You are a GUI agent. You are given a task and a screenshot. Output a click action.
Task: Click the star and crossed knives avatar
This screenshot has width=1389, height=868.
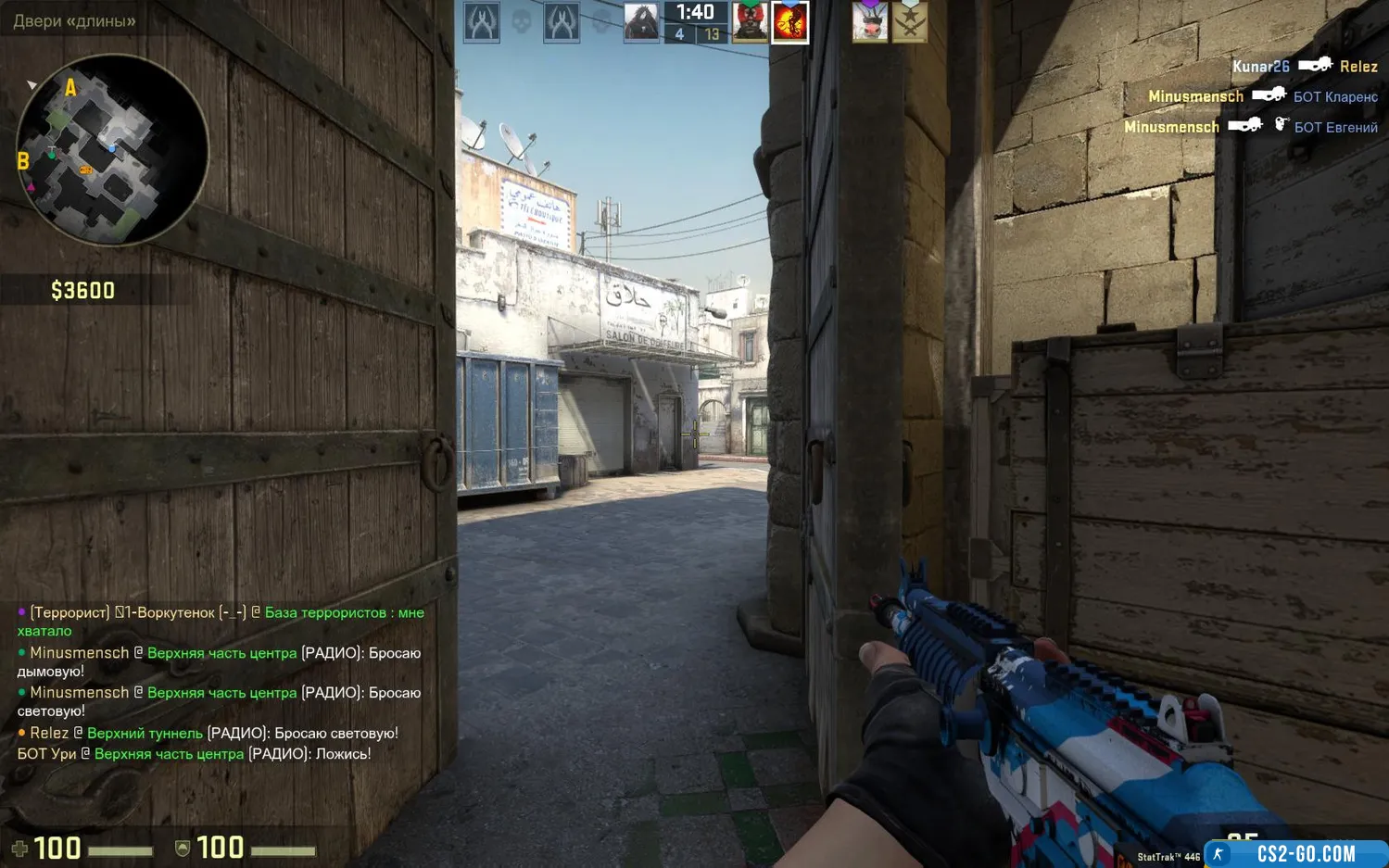(910, 22)
